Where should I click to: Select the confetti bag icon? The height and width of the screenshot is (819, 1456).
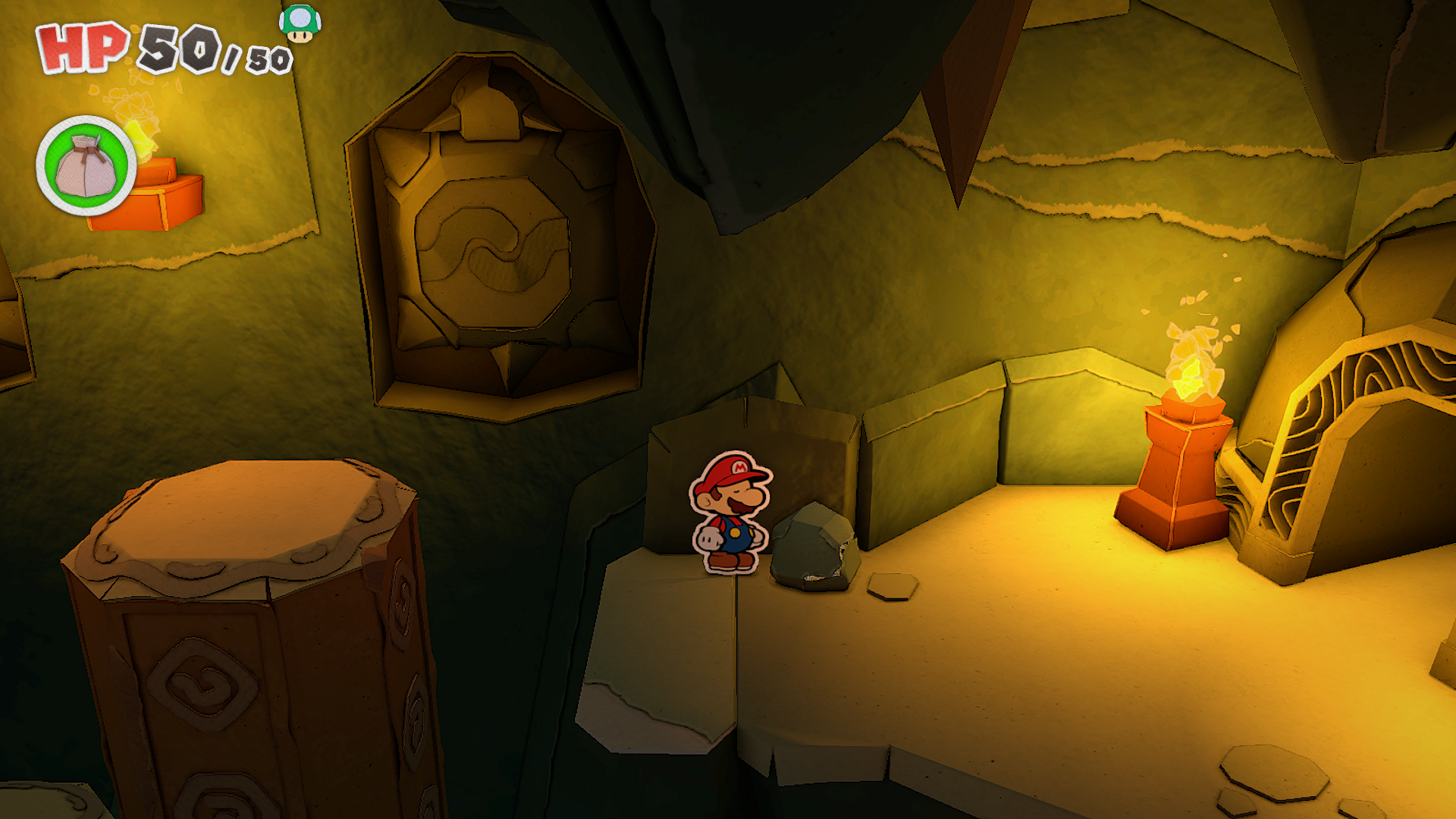pos(86,166)
